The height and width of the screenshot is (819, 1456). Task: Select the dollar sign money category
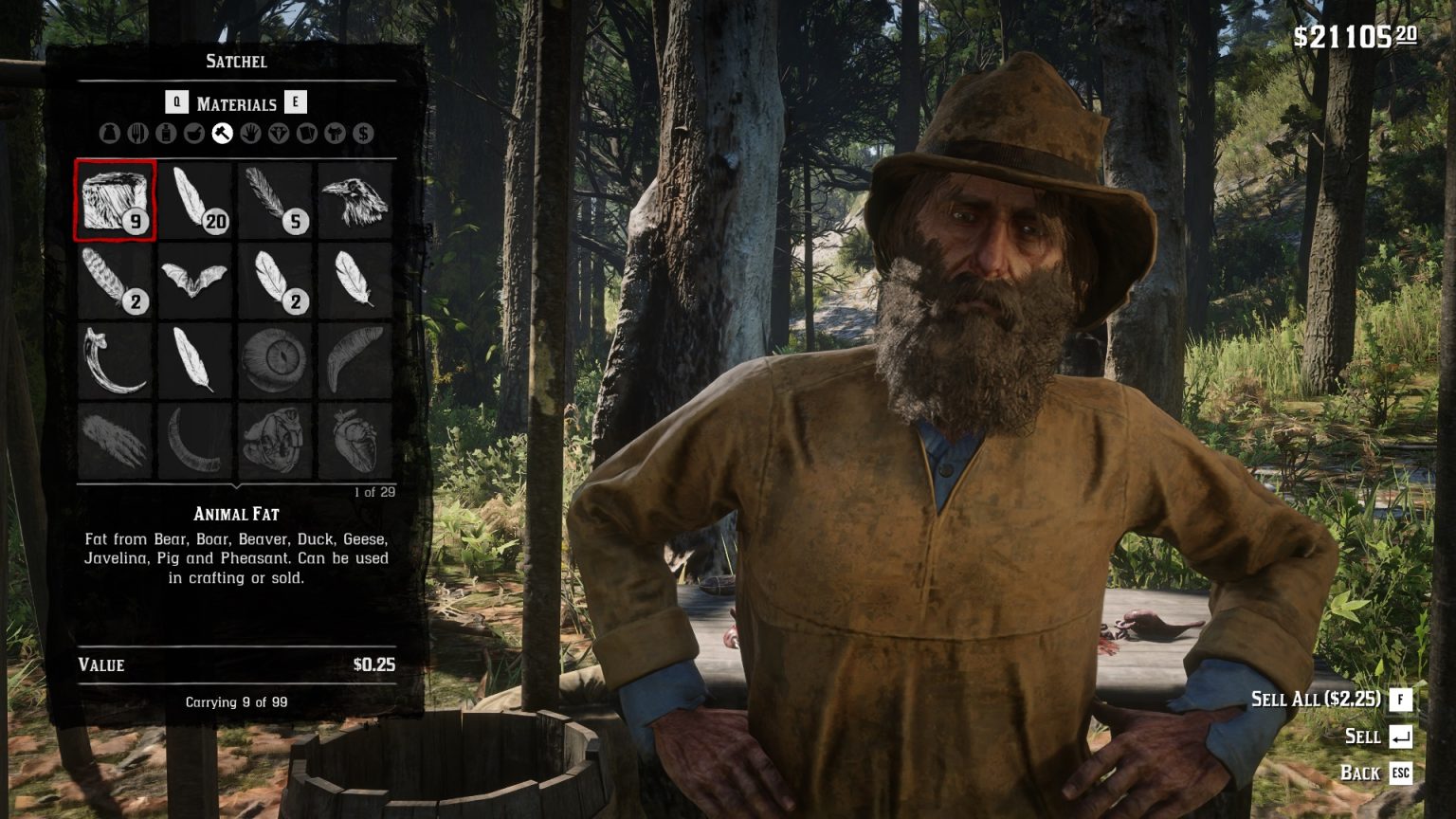tap(362, 133)
